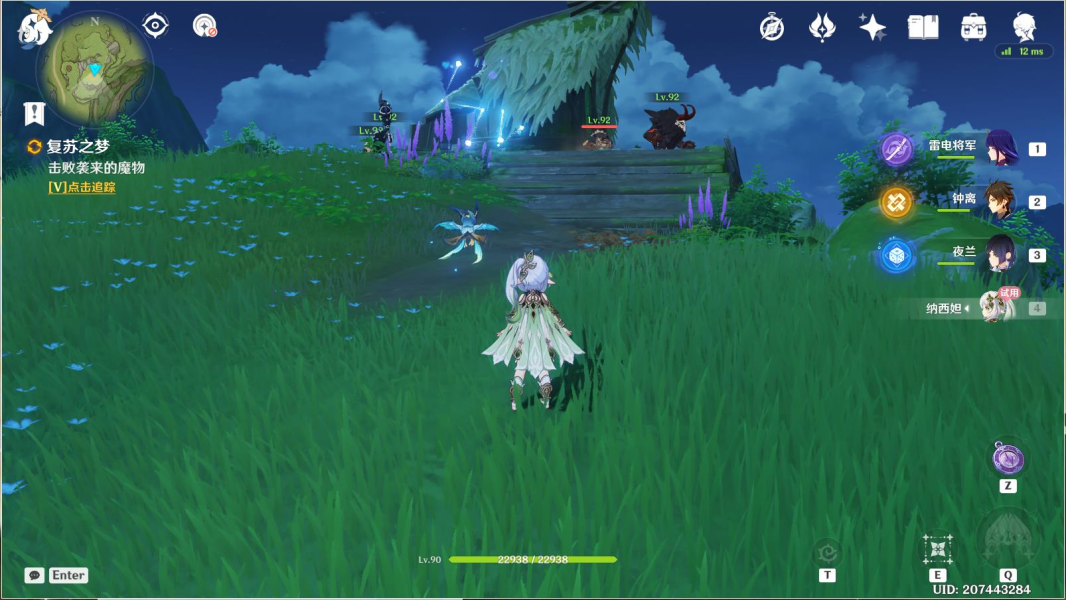1066x600 pixels.
Task: Activate the elemental burst icon
Action: click(1007, 540)
